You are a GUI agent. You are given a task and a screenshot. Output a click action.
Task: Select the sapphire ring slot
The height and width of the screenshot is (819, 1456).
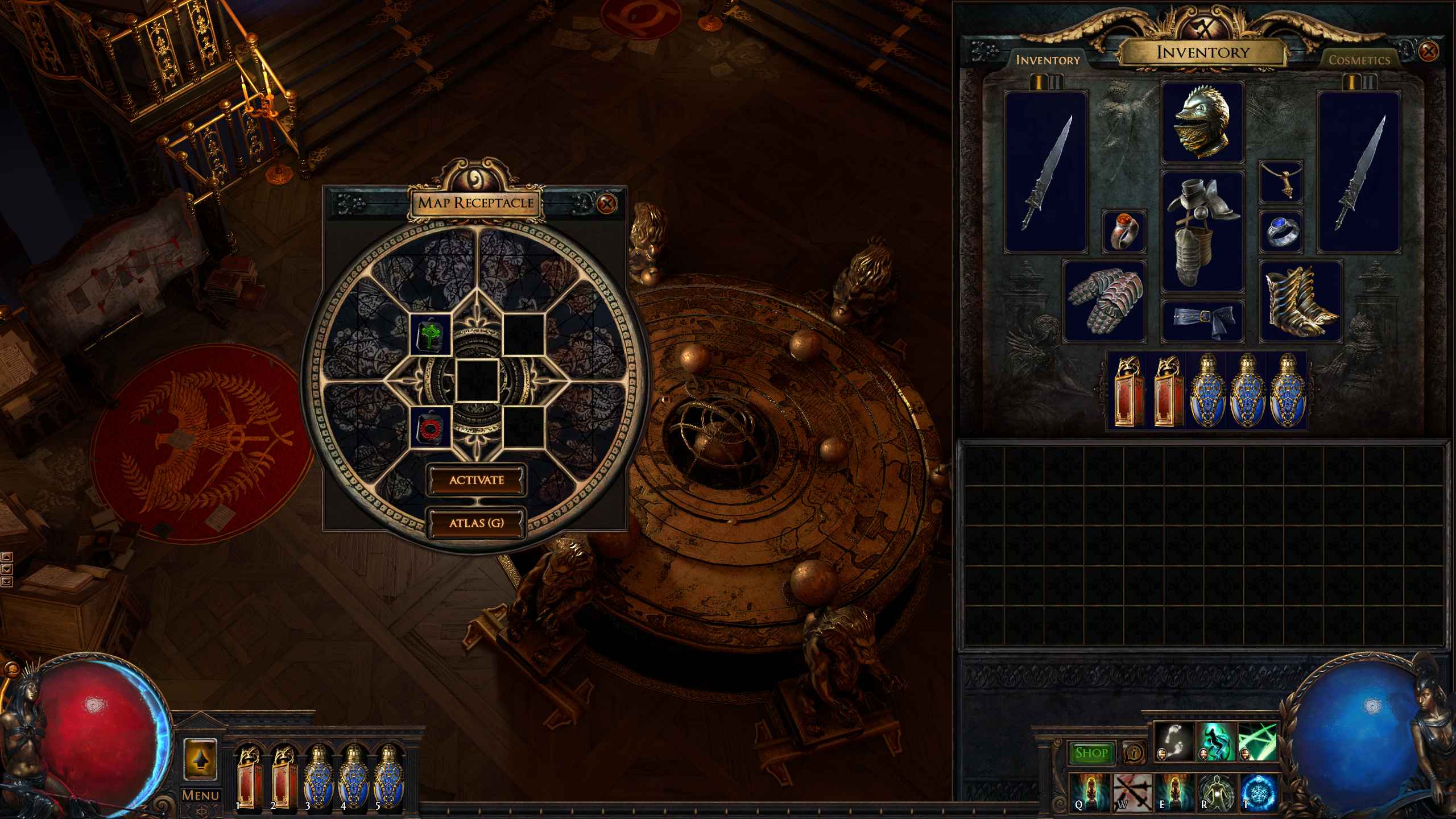pos(1280,231)
